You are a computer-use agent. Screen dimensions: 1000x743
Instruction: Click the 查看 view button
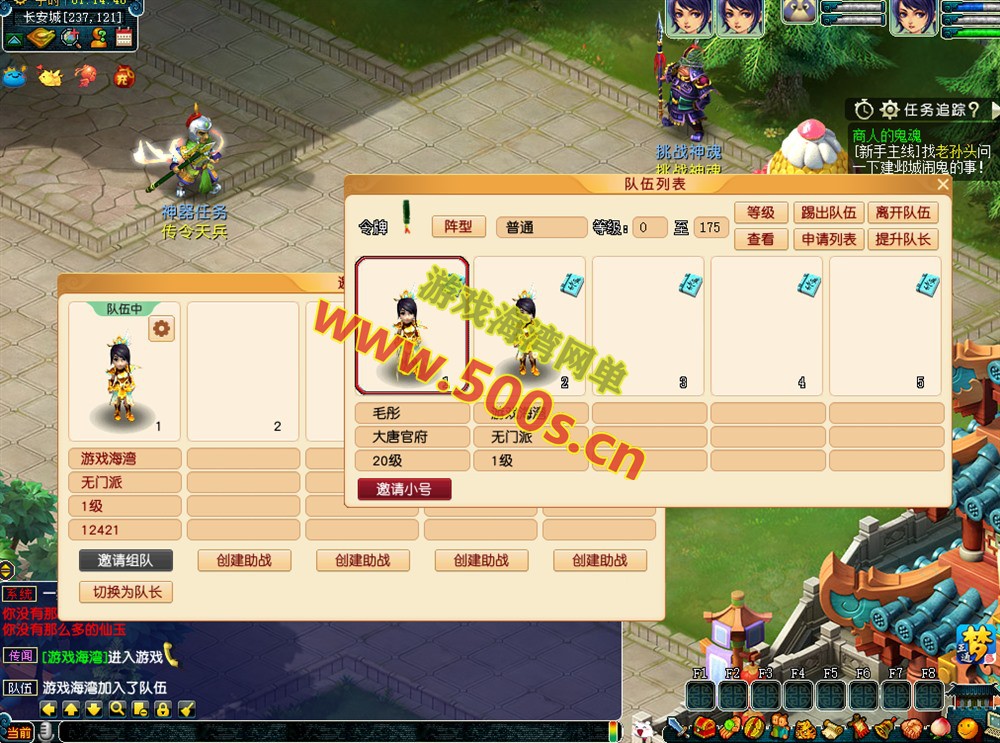pyautogui.click(x=761, y=240)
